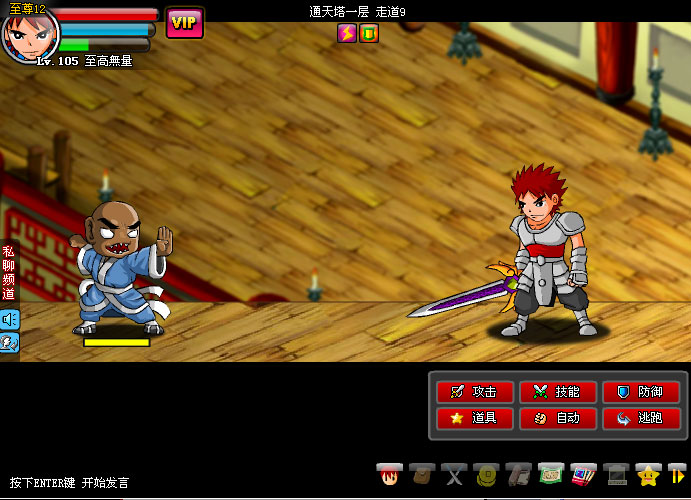Click the crossed swords toolbar icon
The width and height of the screenshot is (691, 500).
[454, 474]
